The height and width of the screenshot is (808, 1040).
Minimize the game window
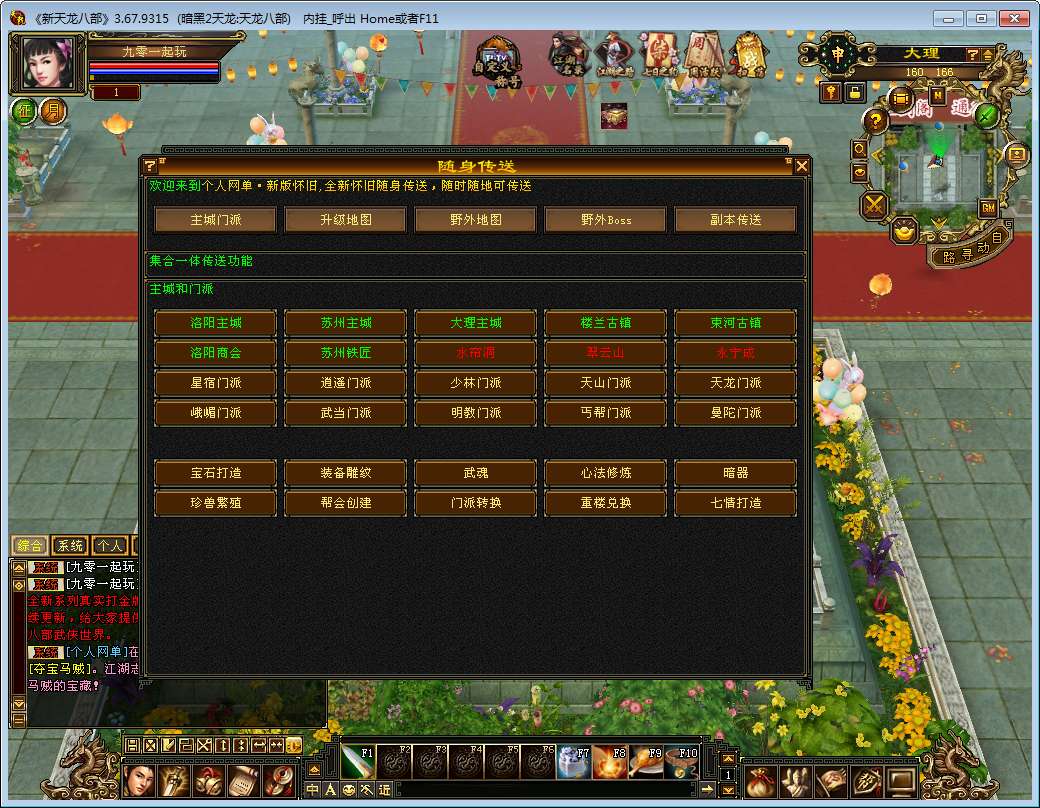click(949, 18)
